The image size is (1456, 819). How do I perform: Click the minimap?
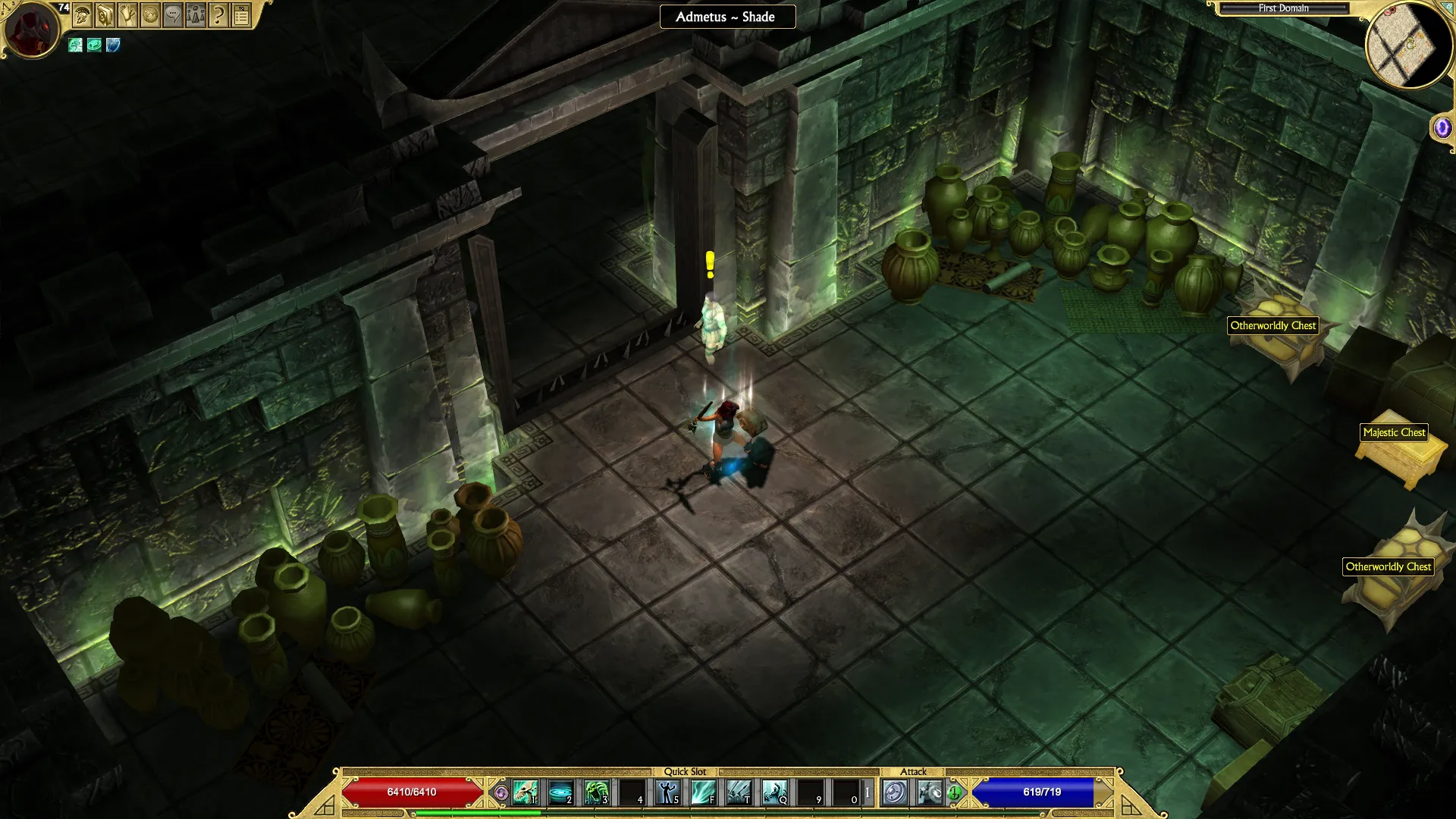tap(1408, 47)
